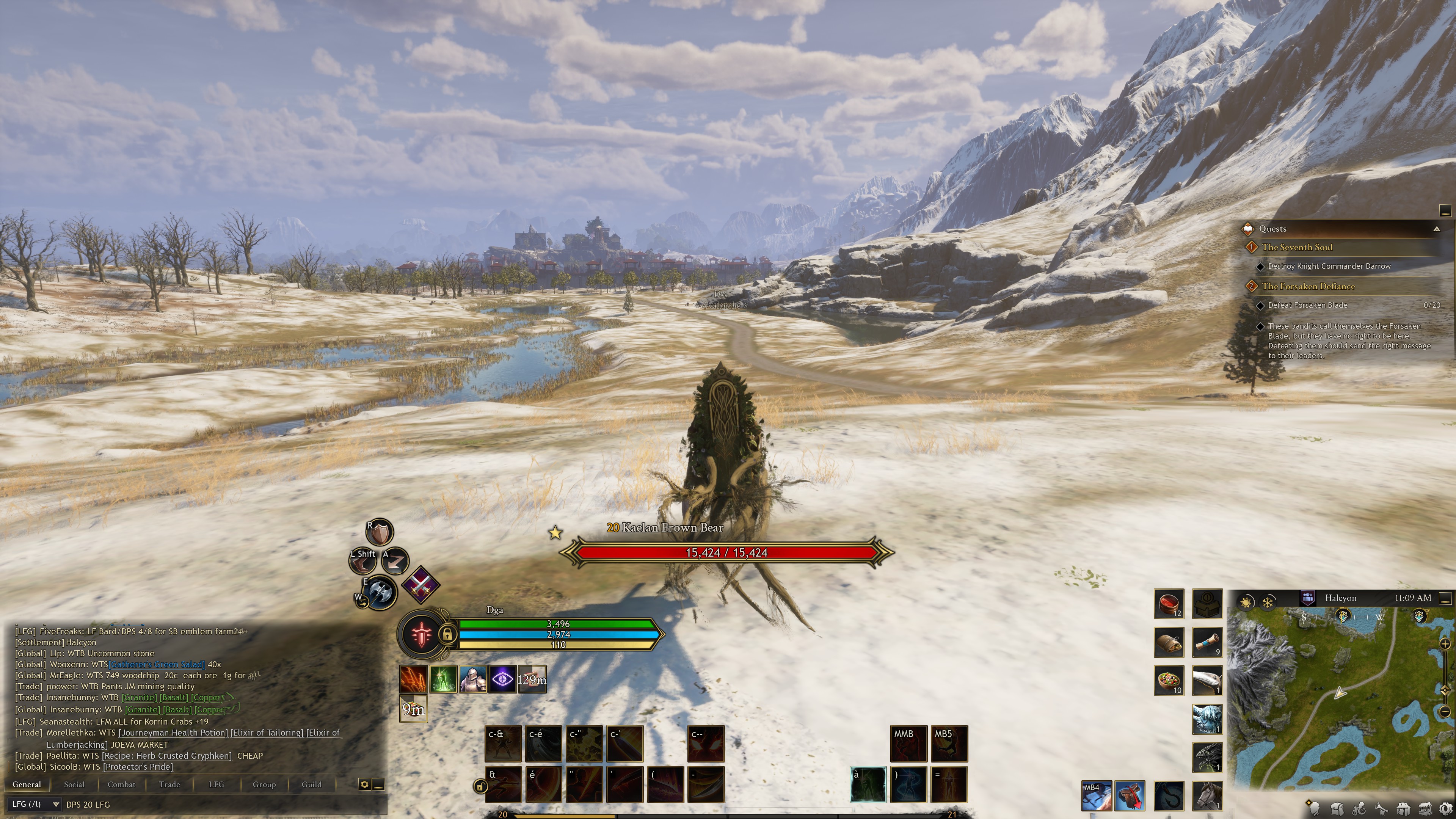The image size is (1456, 819).
Task: Use the green salad bowl item
Action: [x=1168, y=681]
